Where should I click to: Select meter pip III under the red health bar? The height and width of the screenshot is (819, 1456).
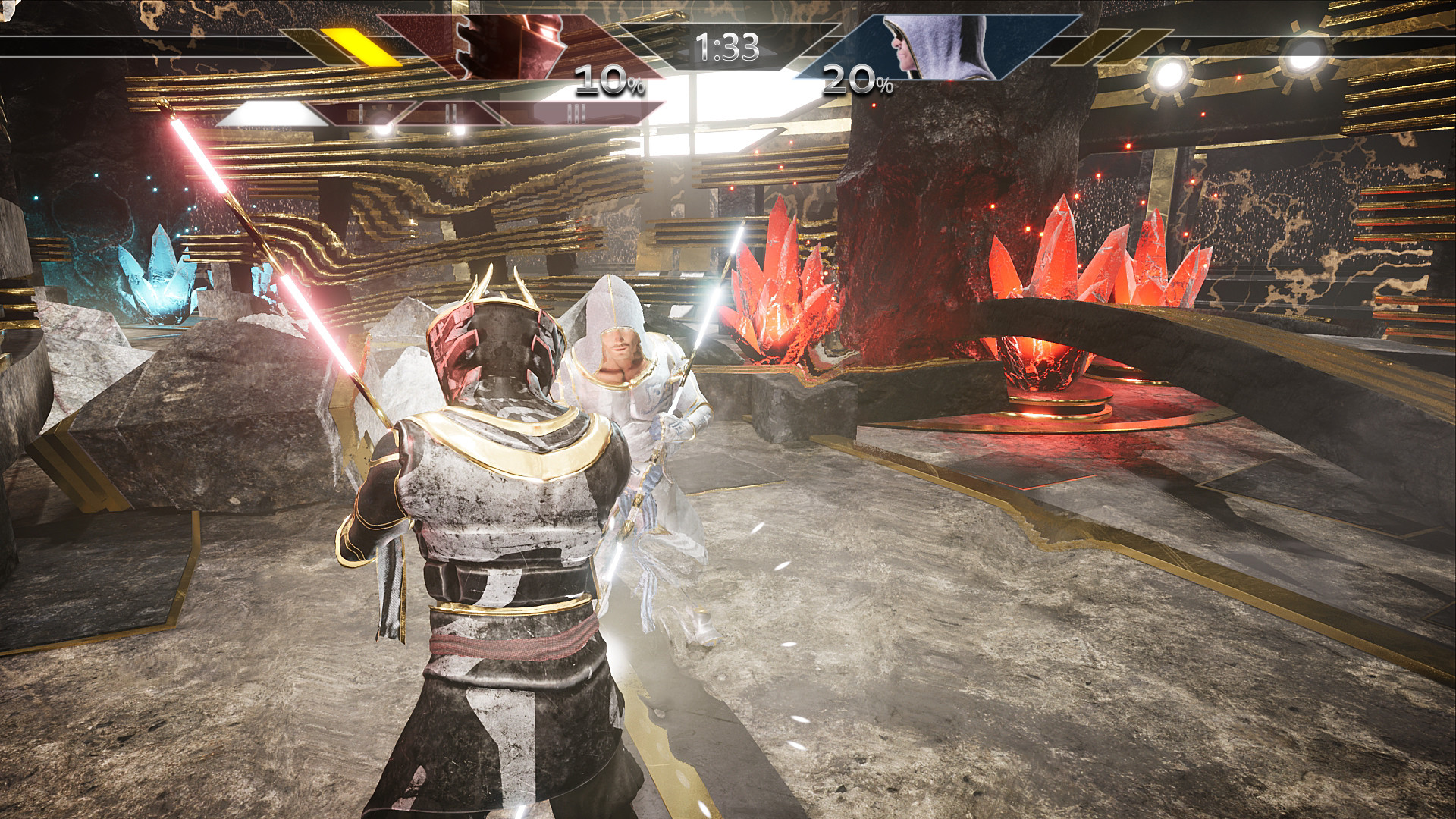577,112
